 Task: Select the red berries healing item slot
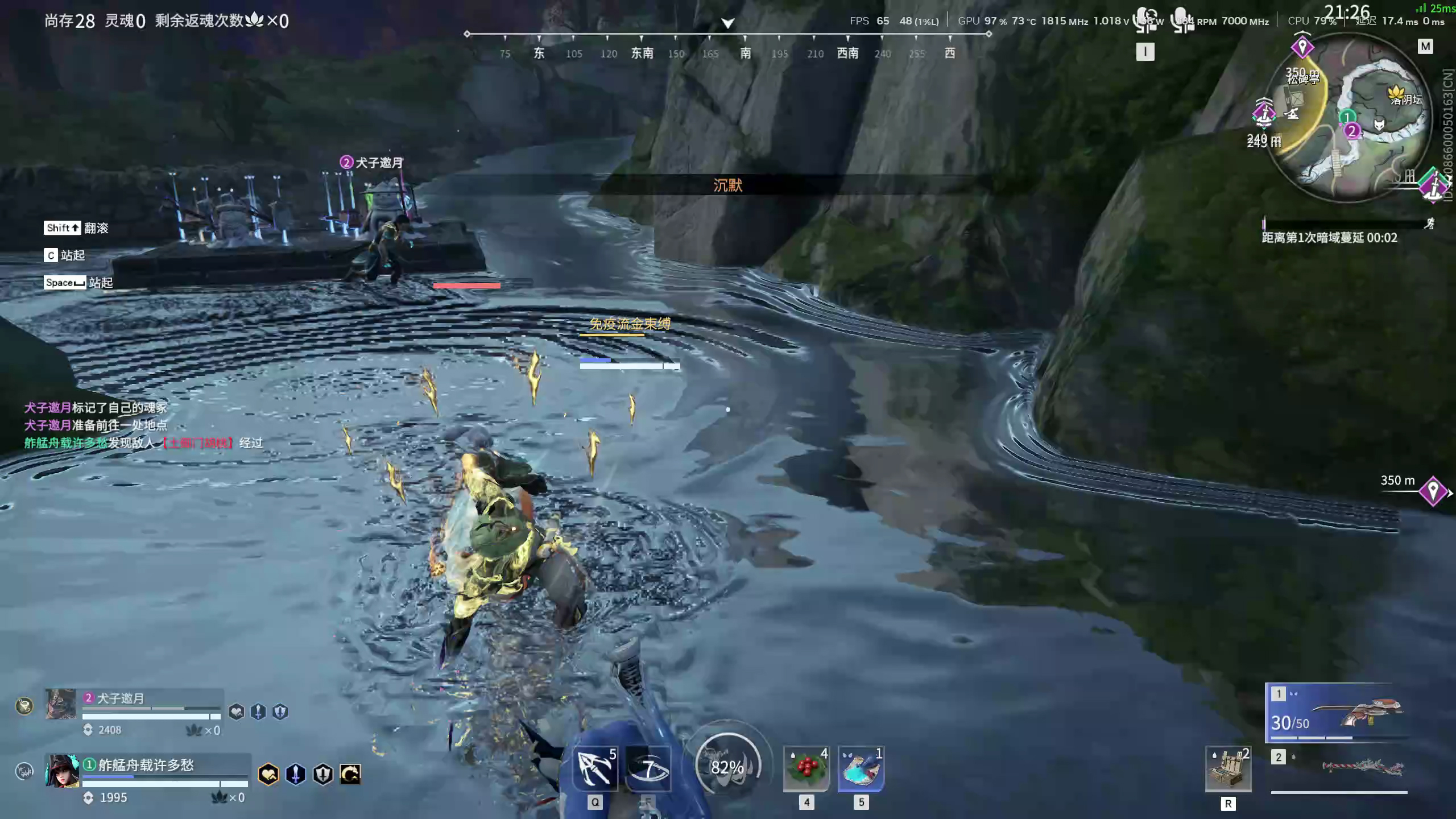coord(806,769)
